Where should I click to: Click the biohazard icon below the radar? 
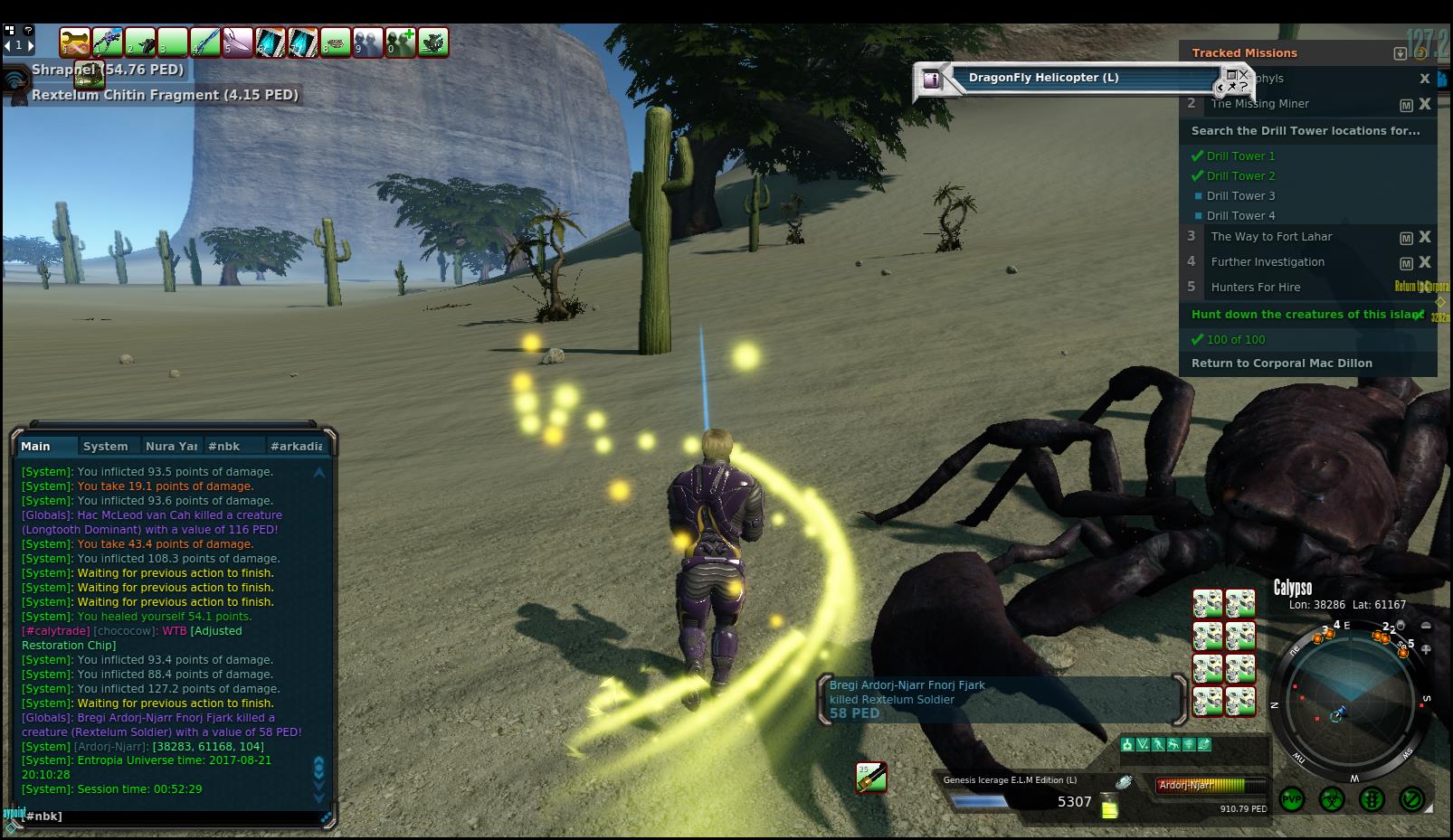click(x=1332, y=799)
